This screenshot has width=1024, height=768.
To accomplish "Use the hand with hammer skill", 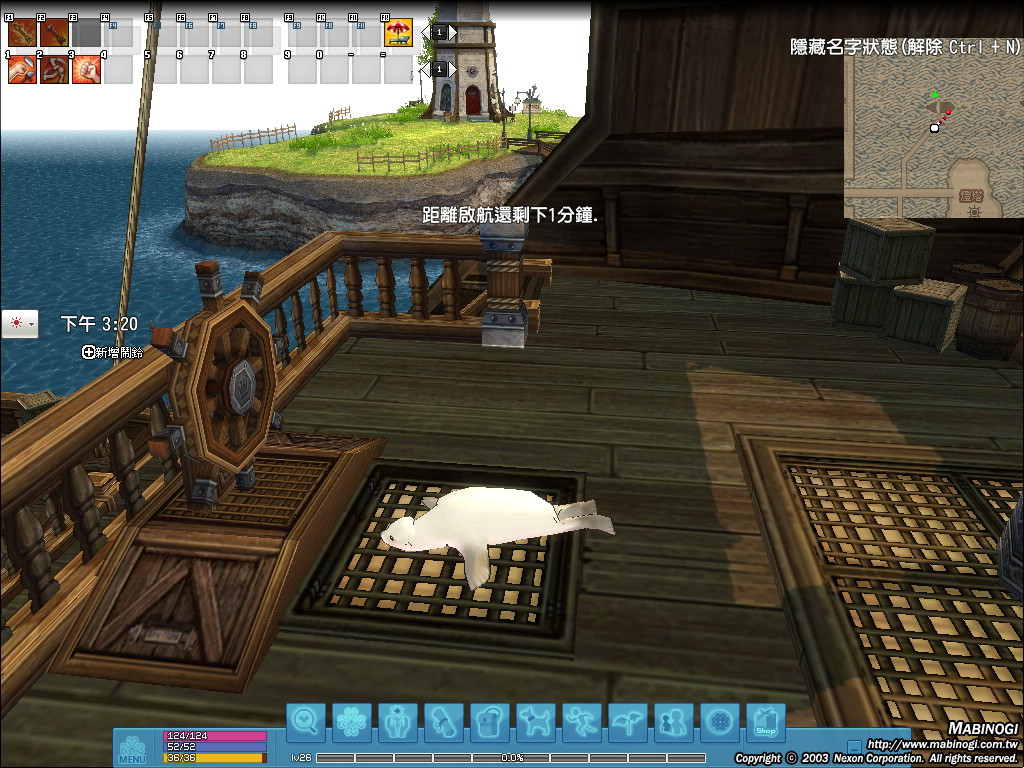I will point(22,70).
